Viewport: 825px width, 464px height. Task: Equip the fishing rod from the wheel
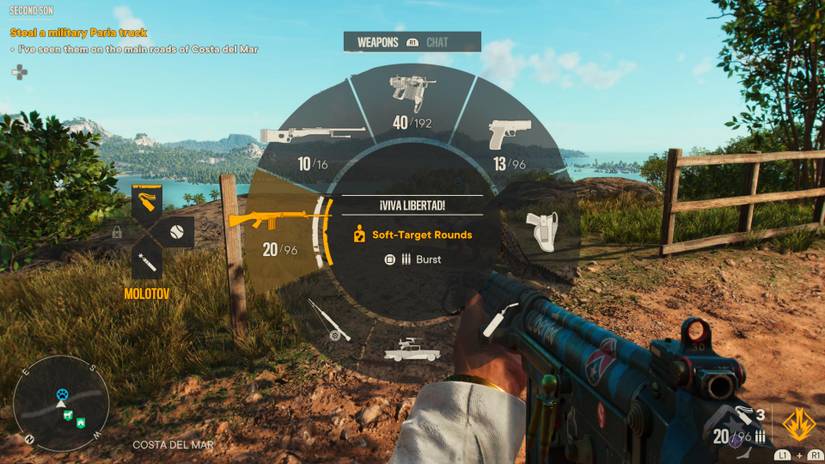coord(329,319)
